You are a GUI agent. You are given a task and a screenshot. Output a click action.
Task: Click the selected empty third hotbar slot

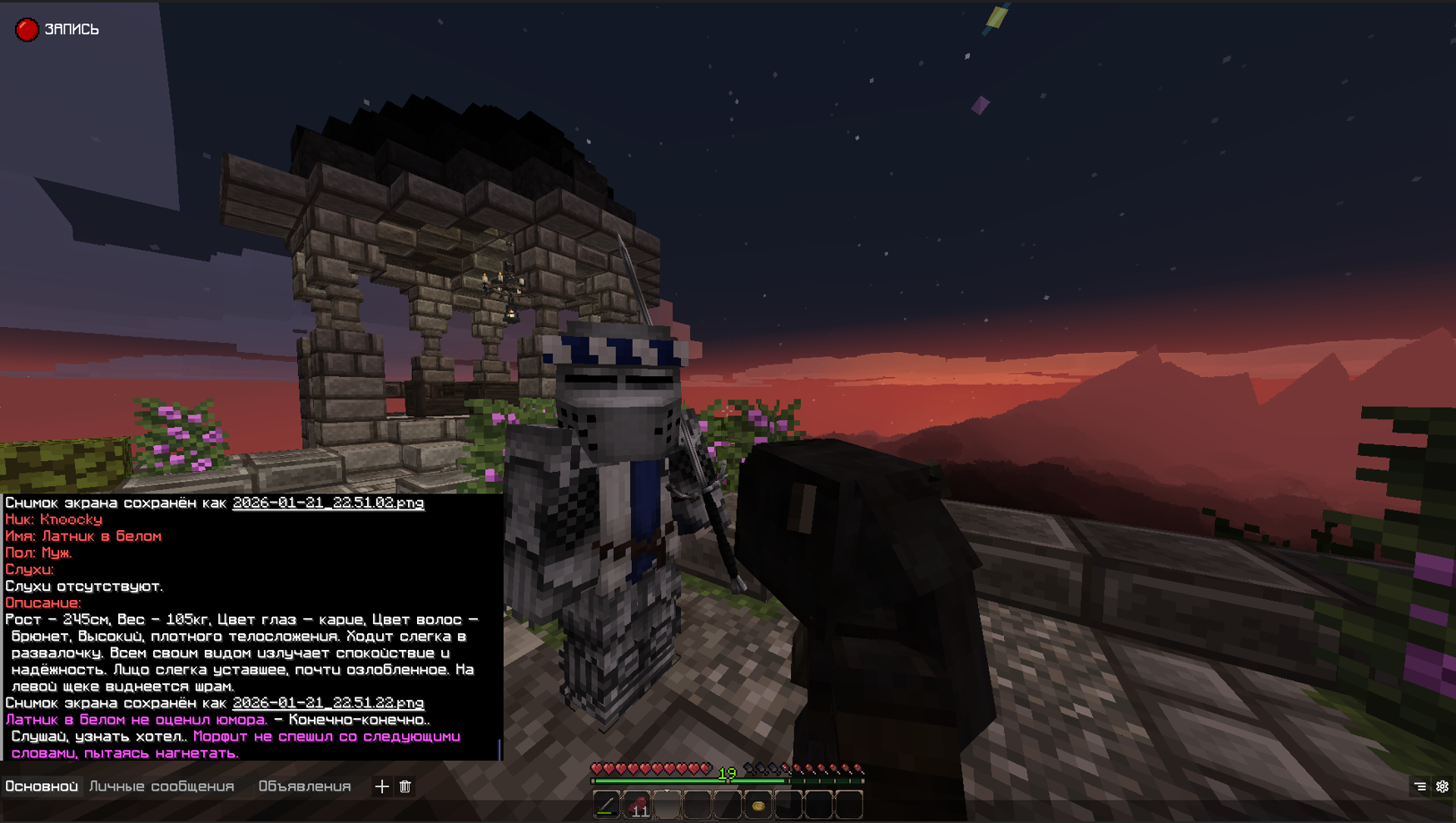point(667,806)
